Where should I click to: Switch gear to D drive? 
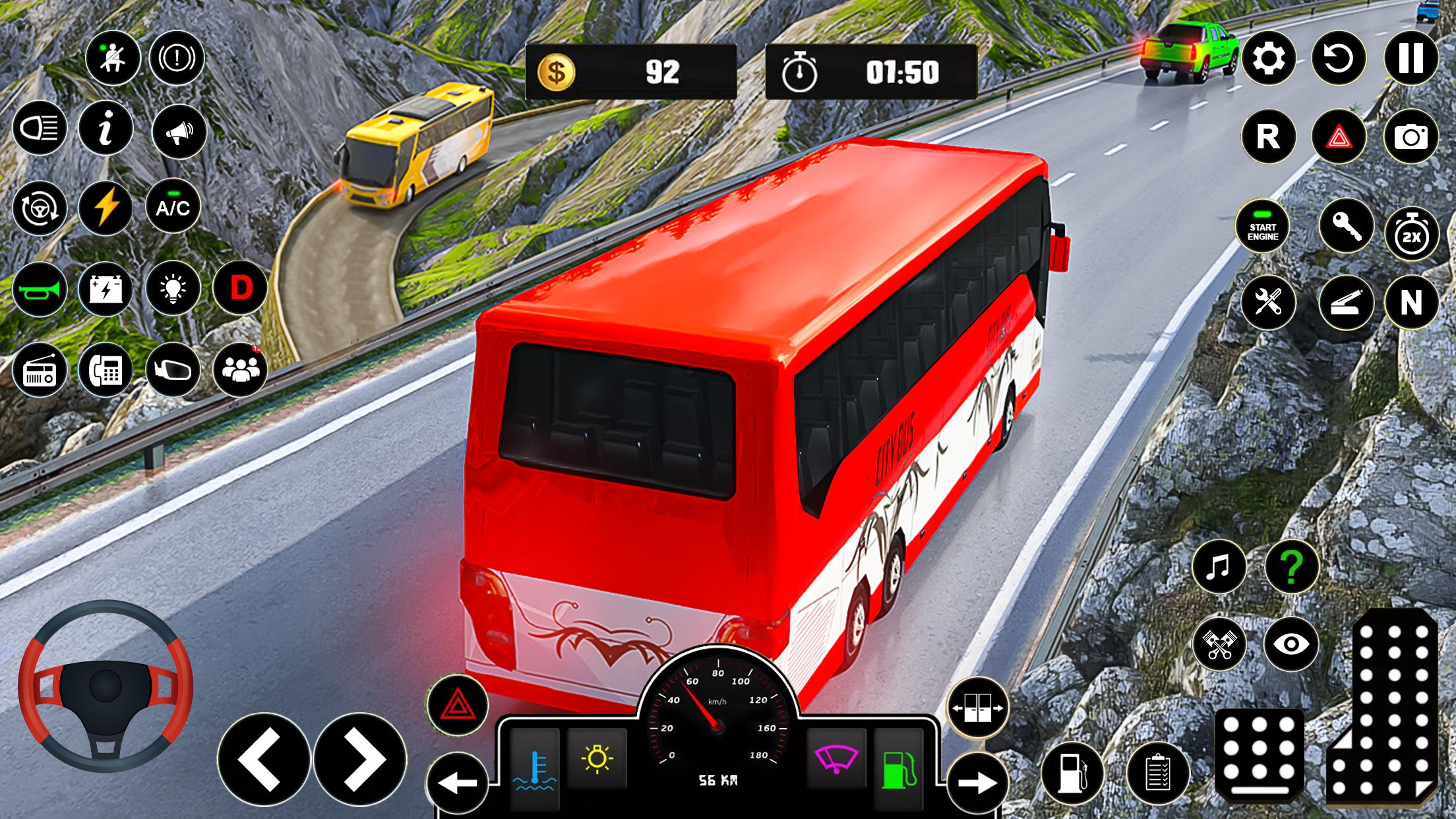241,288
